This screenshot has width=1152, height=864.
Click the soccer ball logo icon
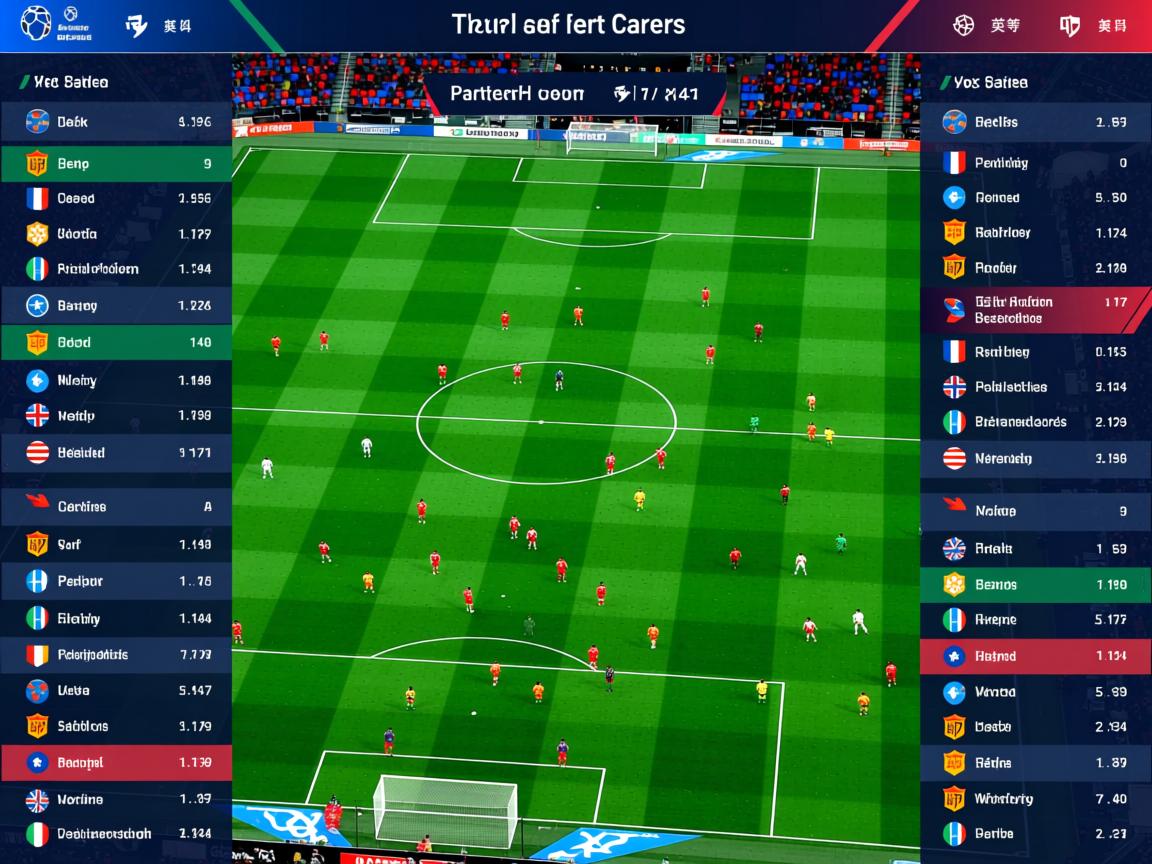click(x=36, y=24)
